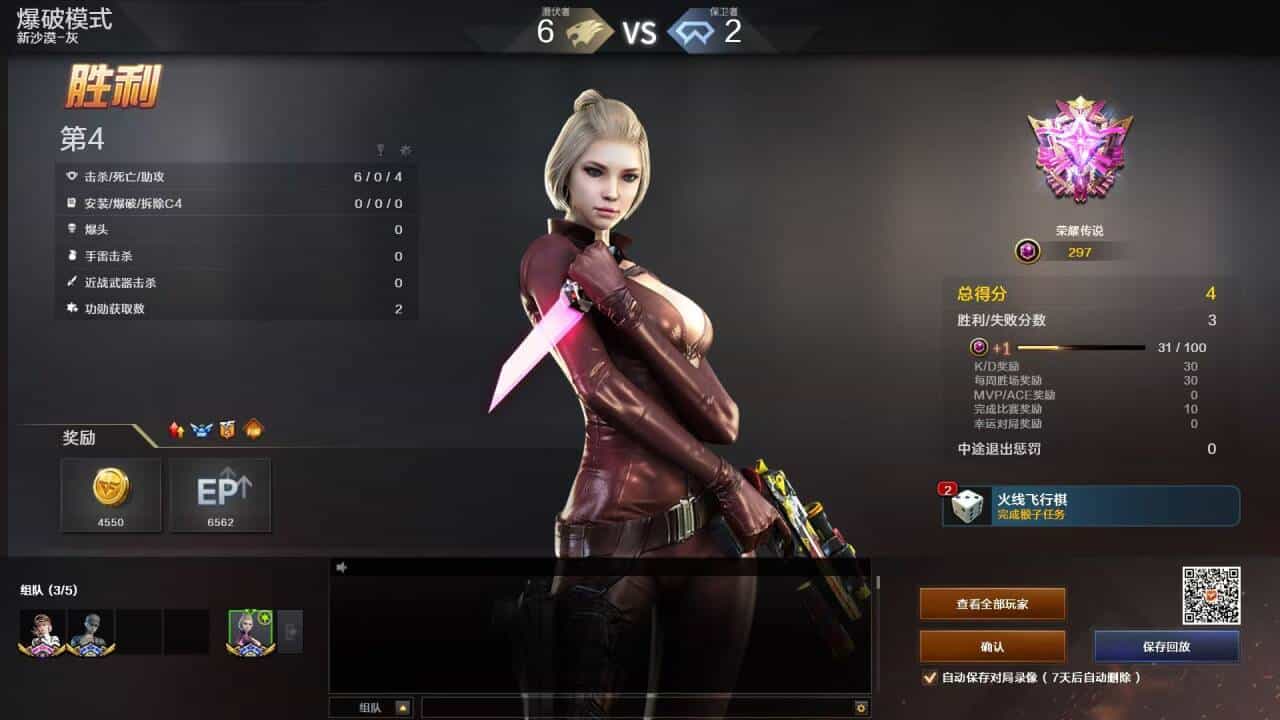Click the orange diamond flame bonus icon
1280x720 pixels.
(253, 430)
